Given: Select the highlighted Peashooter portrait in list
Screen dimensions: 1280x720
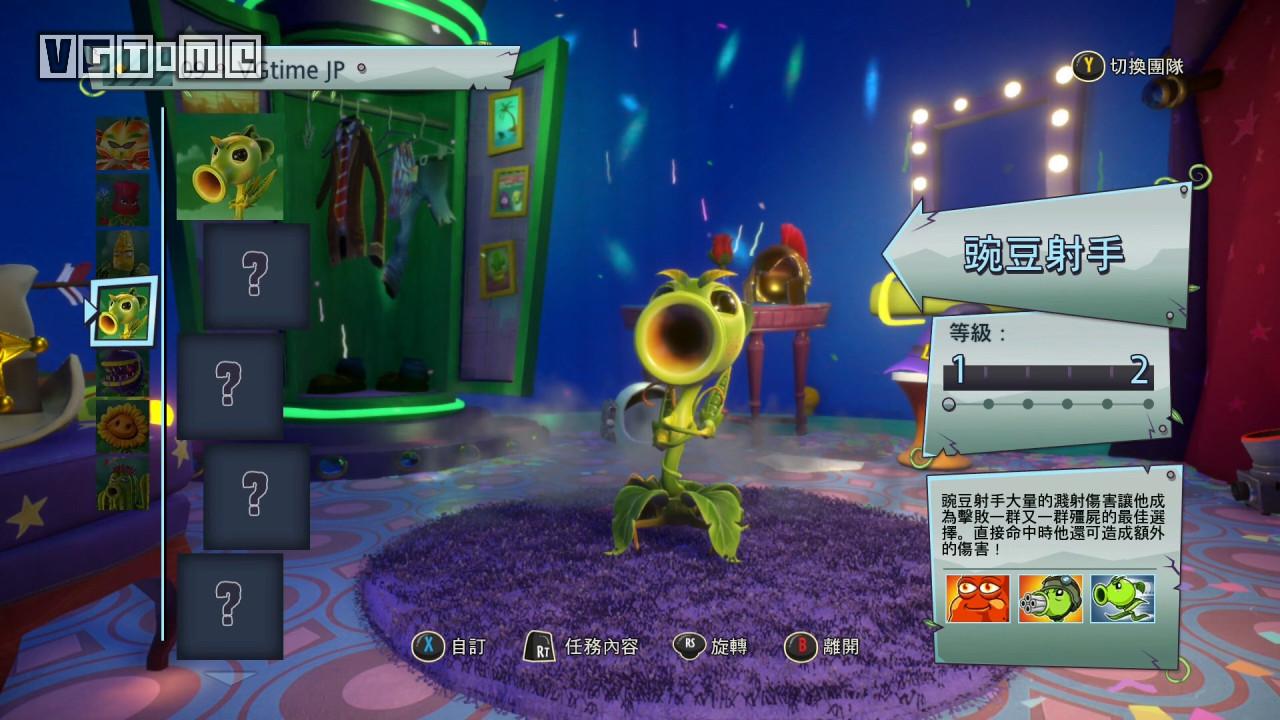Looking at the screenshot, I should pos(123,311).
